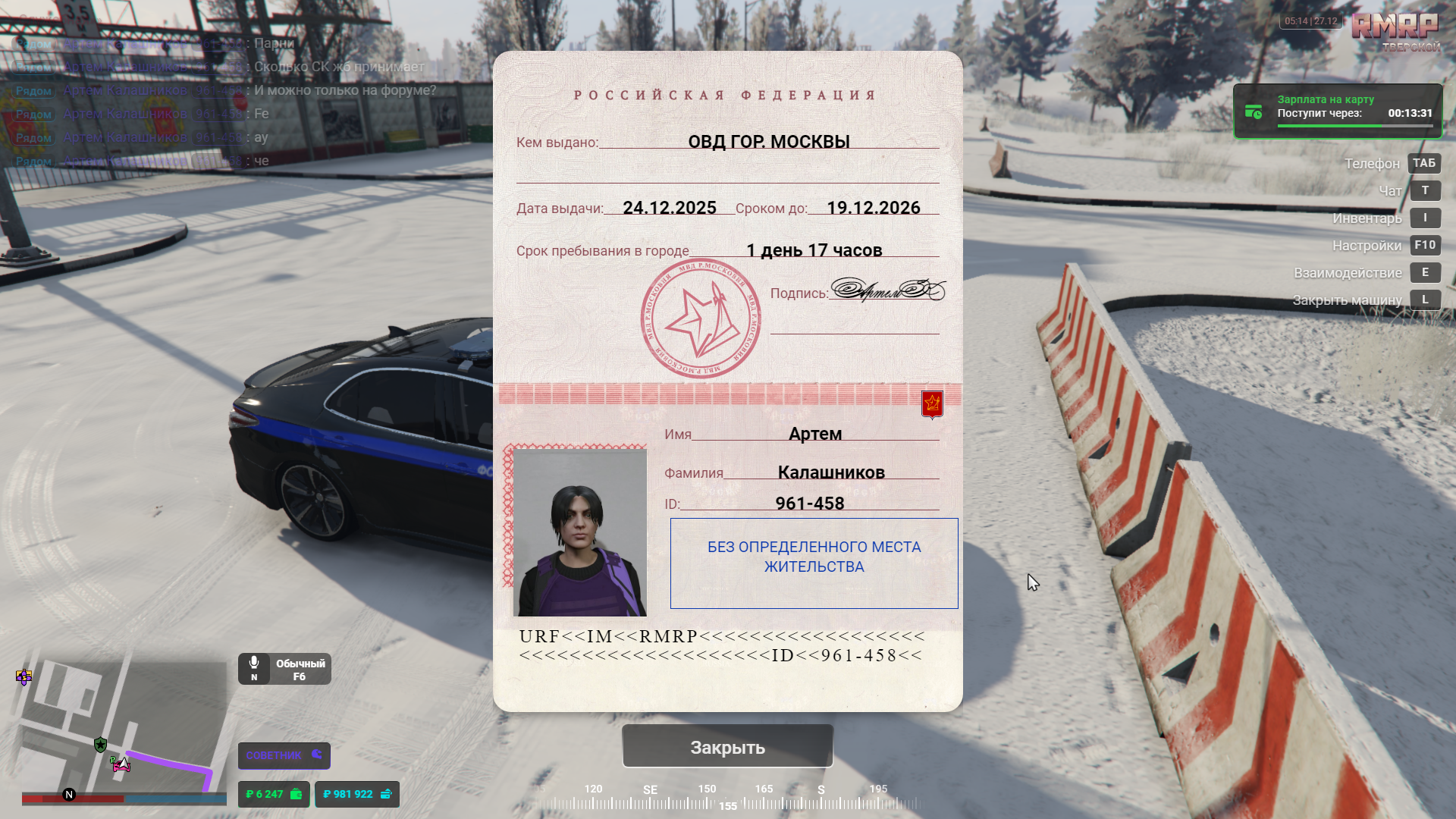Close the passport with the Закрыть button
Image resolution: width=1456 pixels, height=819 pixels.
pyautogui.click(x=727, y=747)
